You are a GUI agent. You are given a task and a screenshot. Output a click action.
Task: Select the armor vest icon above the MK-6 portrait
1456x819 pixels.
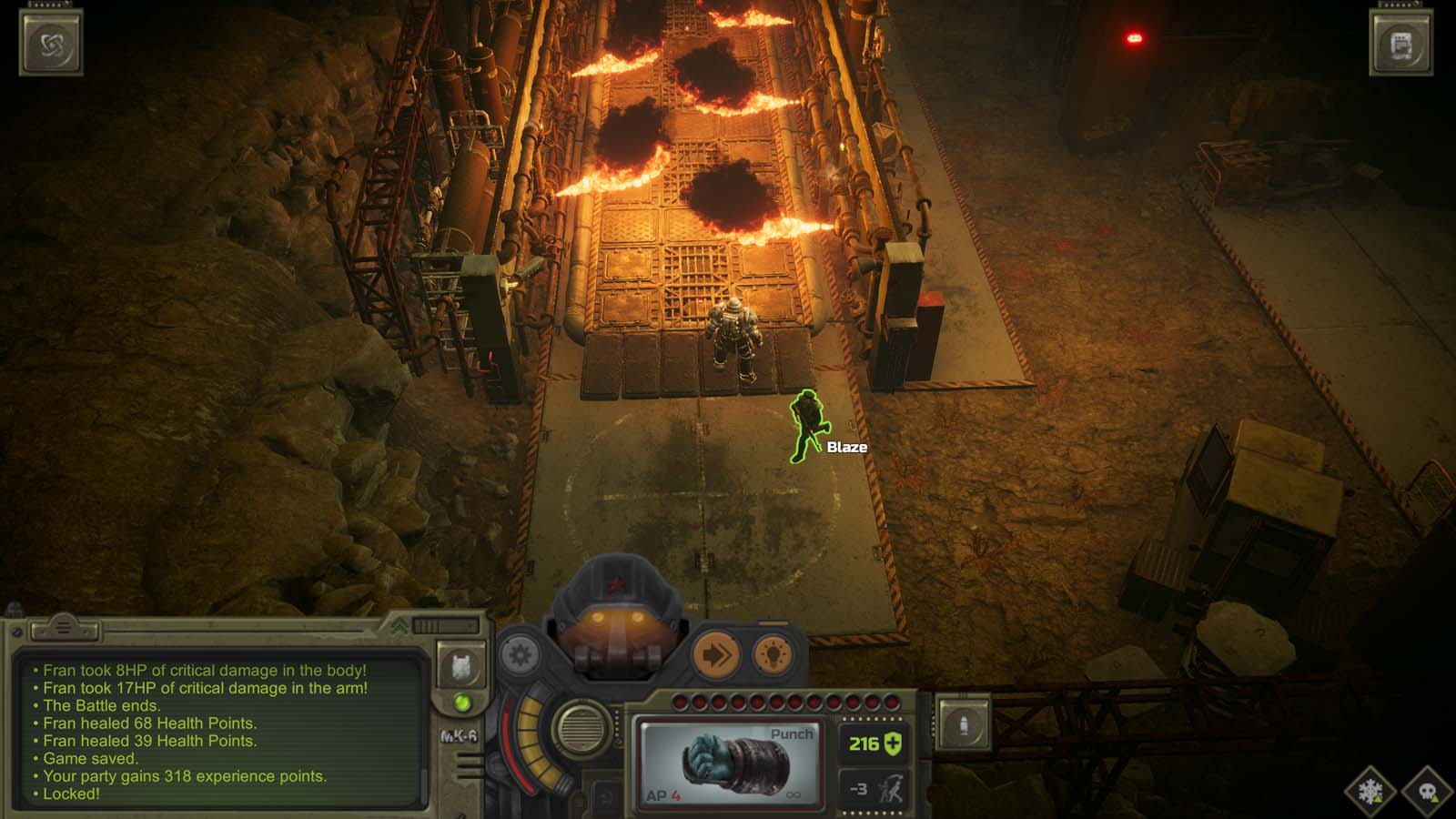(460, 668)
